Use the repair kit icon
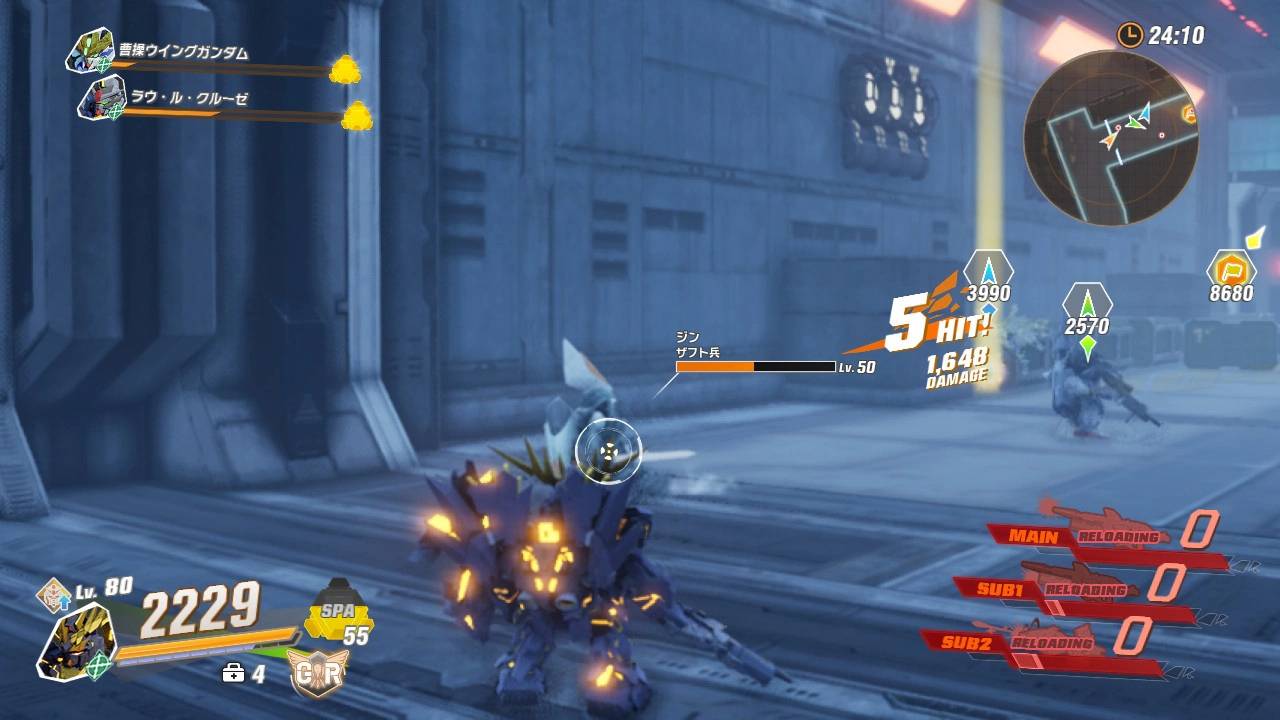 pos(233,673)
